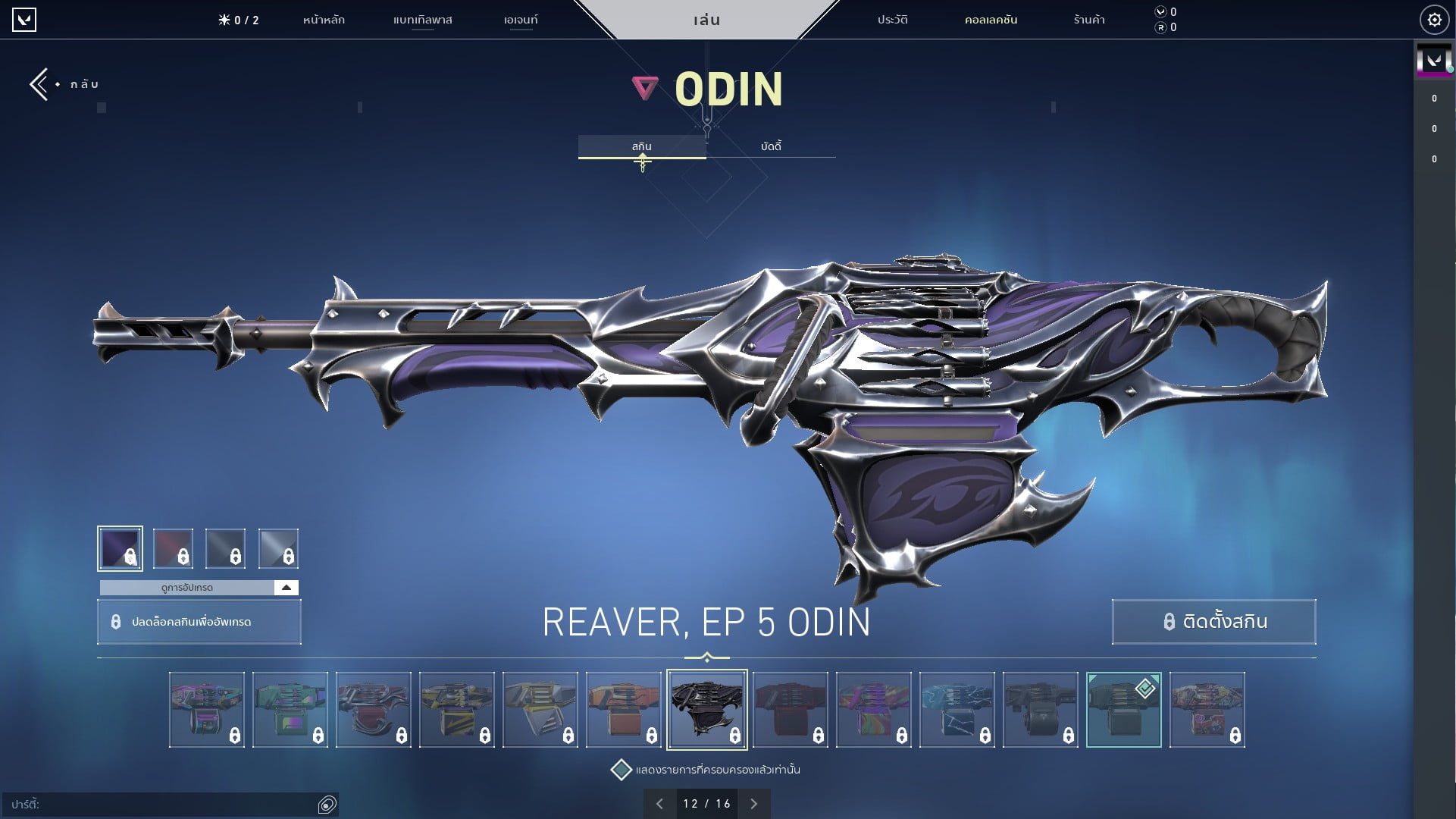Viewport: 1456px width, 819px height.
Task: Click the ปลดล็อคสกินเพื่ออัพเกรด unlock button
Action: click(199, 622)
